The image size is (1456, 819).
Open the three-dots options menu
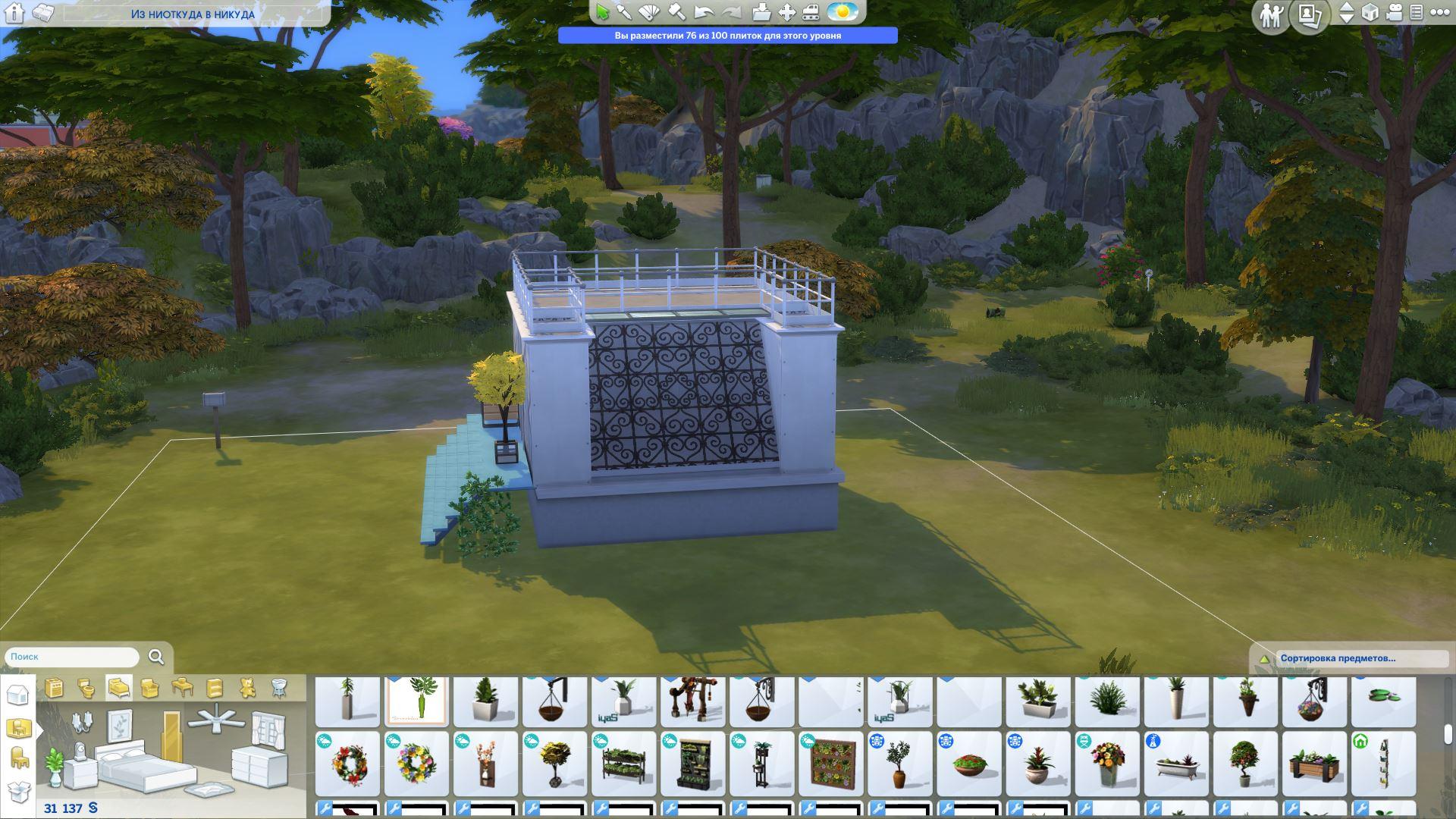[1439, 12]
